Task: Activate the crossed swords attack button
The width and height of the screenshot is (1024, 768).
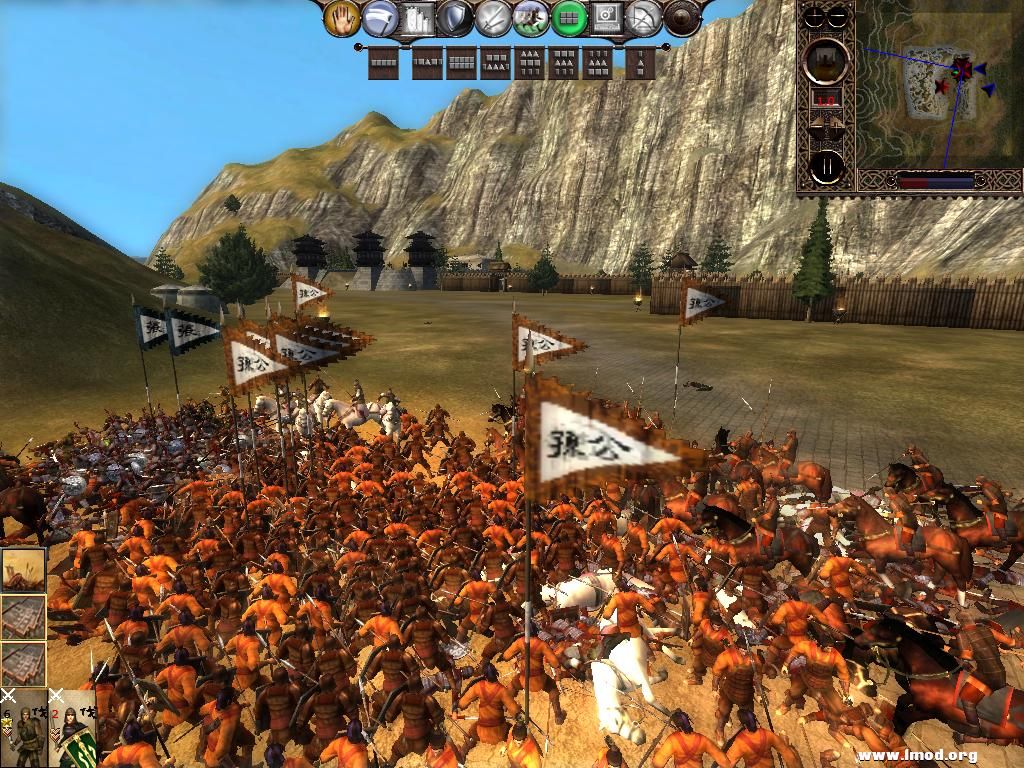Action: pyautogui.click(x=493, y=17)
